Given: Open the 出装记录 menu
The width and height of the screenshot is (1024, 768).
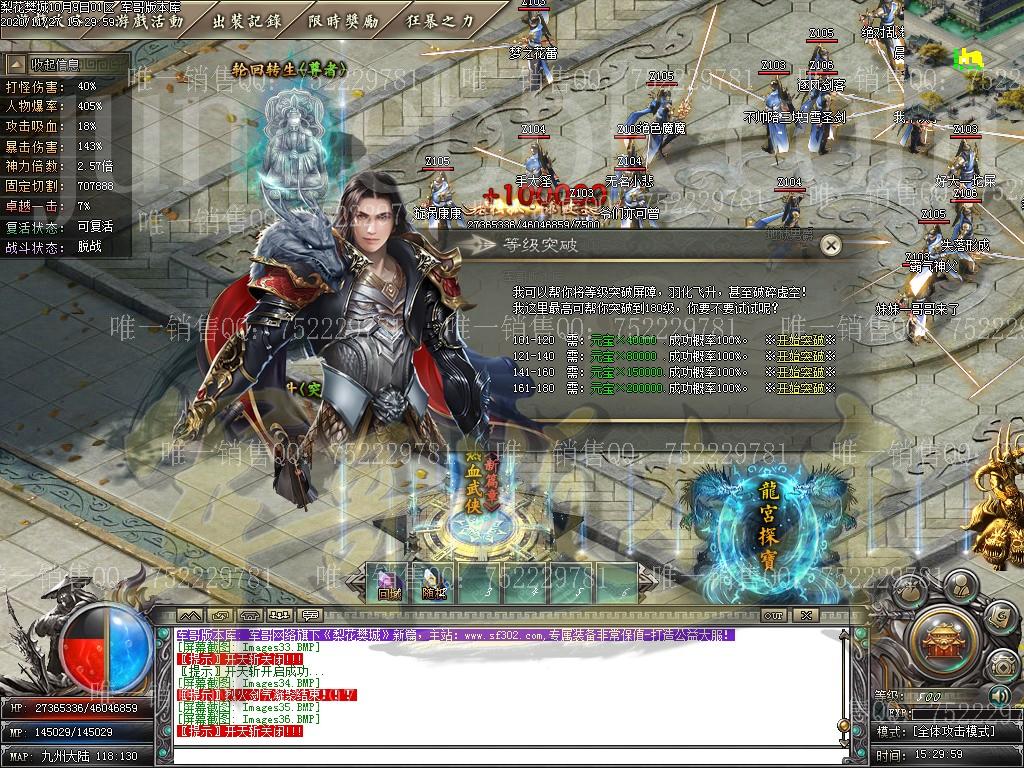Looking at the screenshot, I should click(245, 19).
